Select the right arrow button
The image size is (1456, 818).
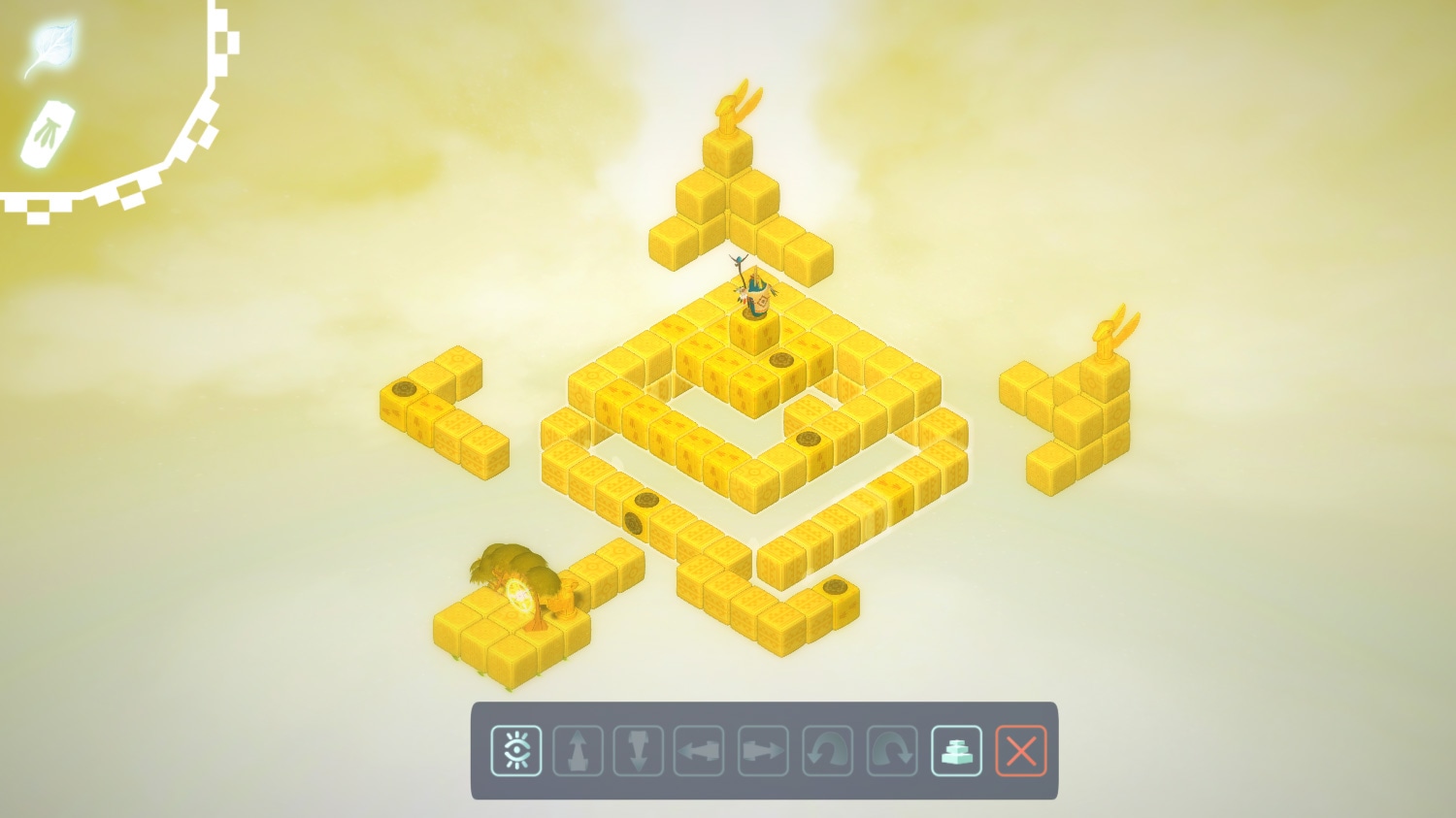coord(763,751)
